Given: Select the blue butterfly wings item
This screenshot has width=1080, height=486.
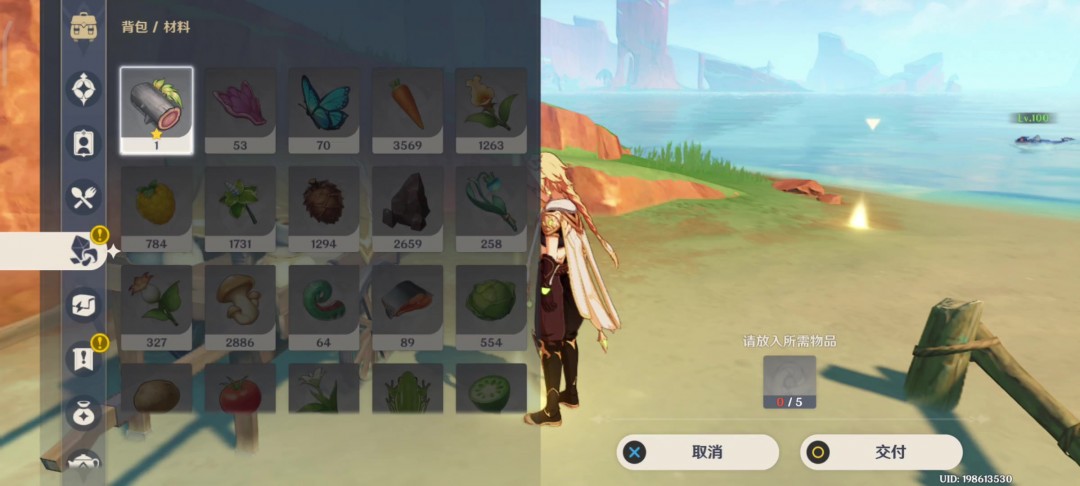Looking at the screenshot, I should click(324, 109).
